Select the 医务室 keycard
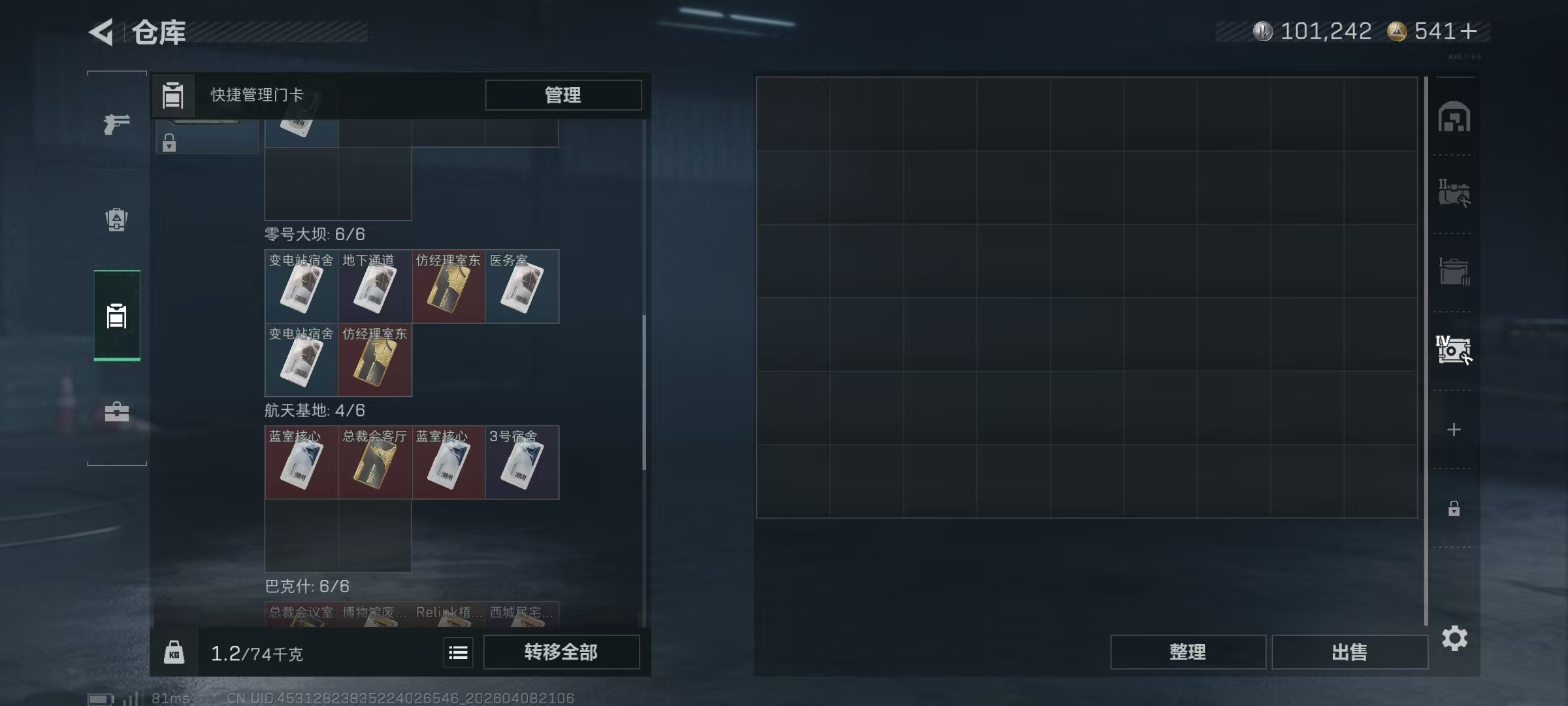The width and height of the screenshot is (1568, 706). pyautogui.click(x=521, y=286)
